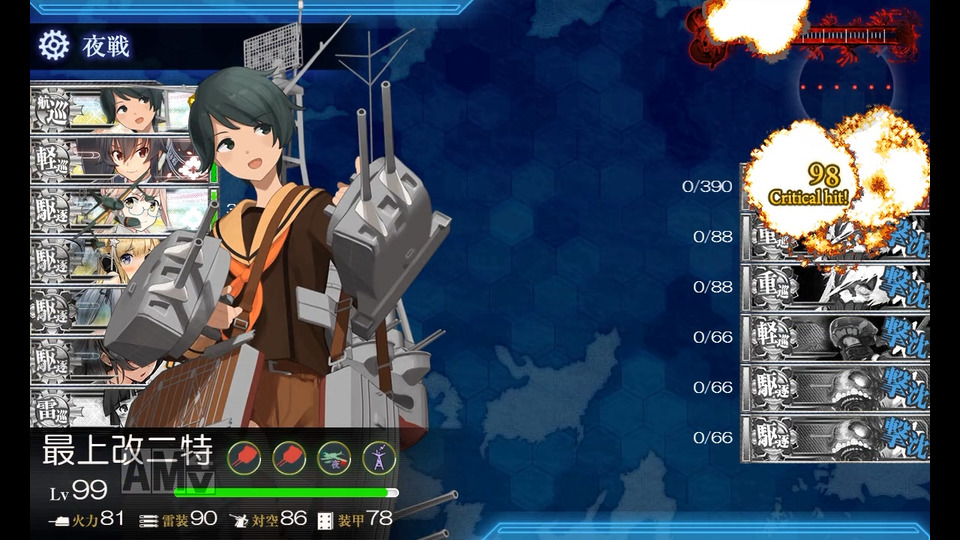Image resolution: width=960 pixels, height=540 pixels.
Task: Click the purple radio tower equipment icon
Action: (x=379, y=457)
